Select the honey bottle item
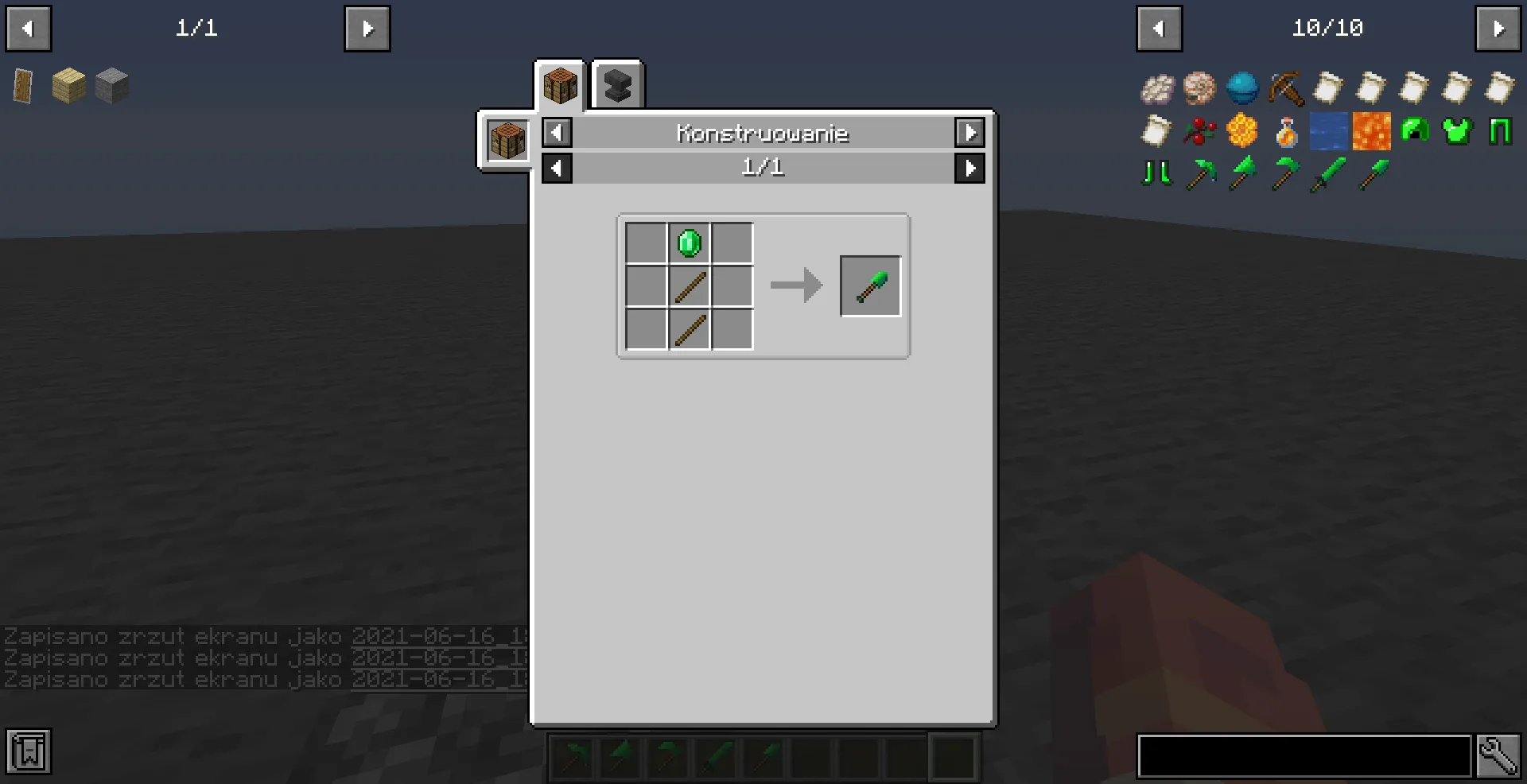Image resolution: width=1527 pixels, height=784 pixels. coord(1286,131)
